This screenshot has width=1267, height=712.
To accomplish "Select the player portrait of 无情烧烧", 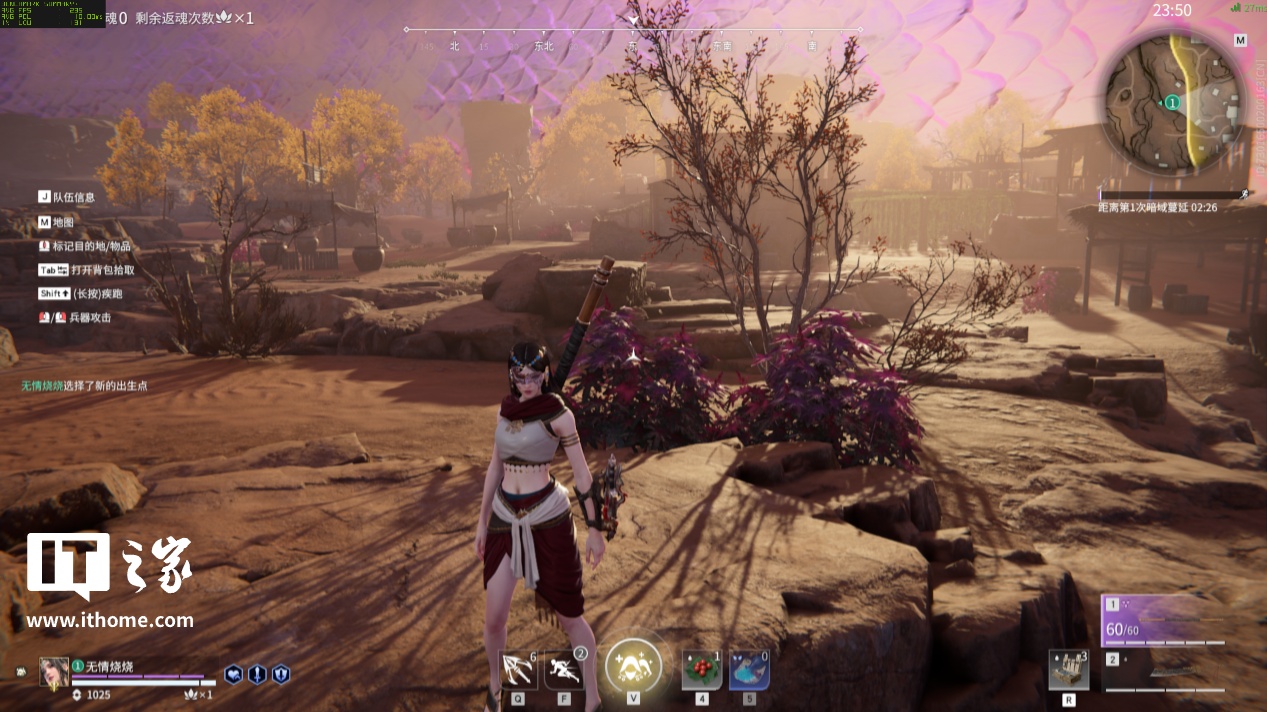I will [54, 672].
